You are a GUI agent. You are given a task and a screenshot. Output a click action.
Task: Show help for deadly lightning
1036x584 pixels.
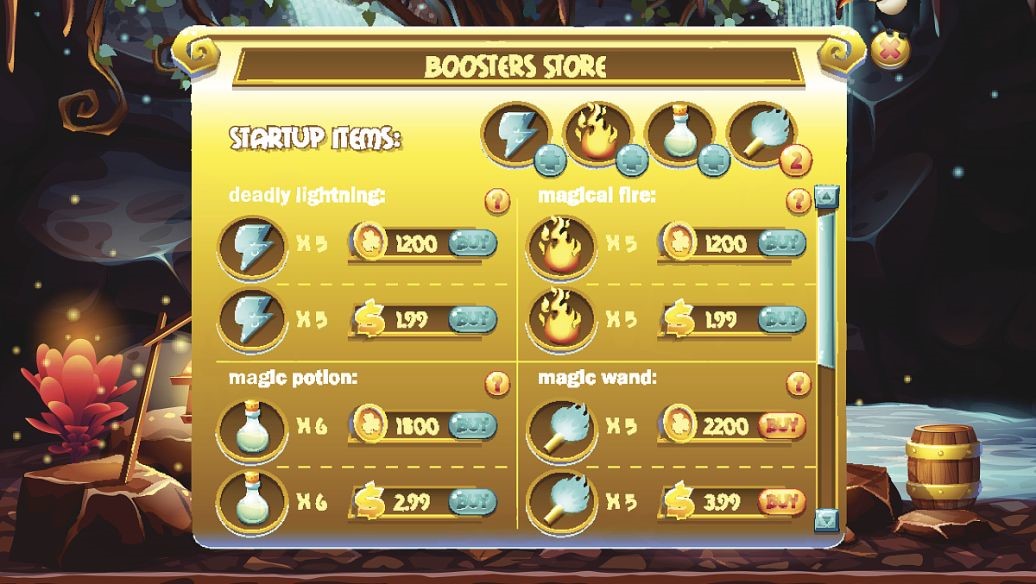[x=497, y=201]
